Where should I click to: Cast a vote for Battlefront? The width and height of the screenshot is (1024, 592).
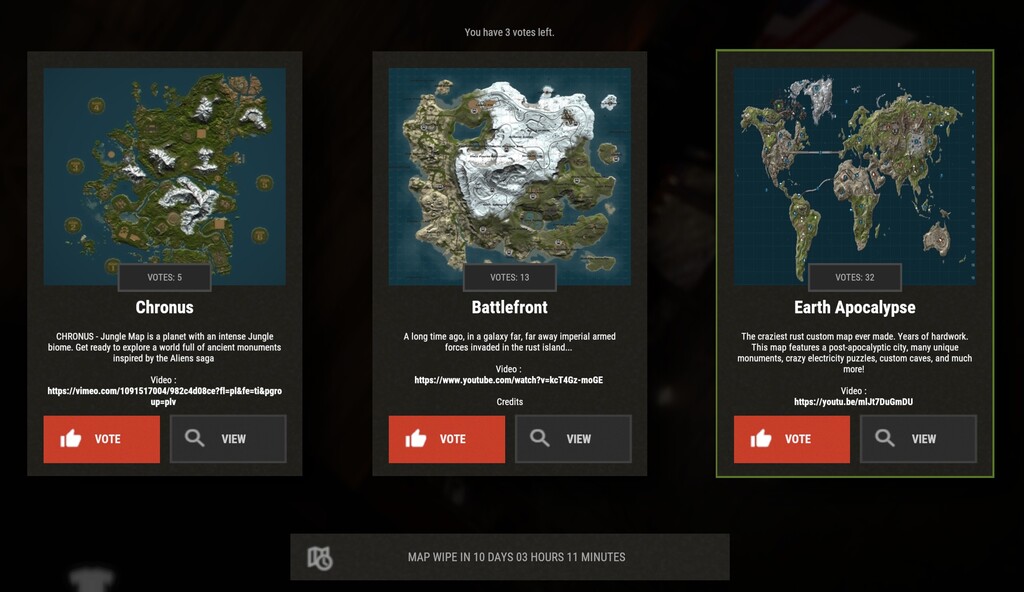446,439
